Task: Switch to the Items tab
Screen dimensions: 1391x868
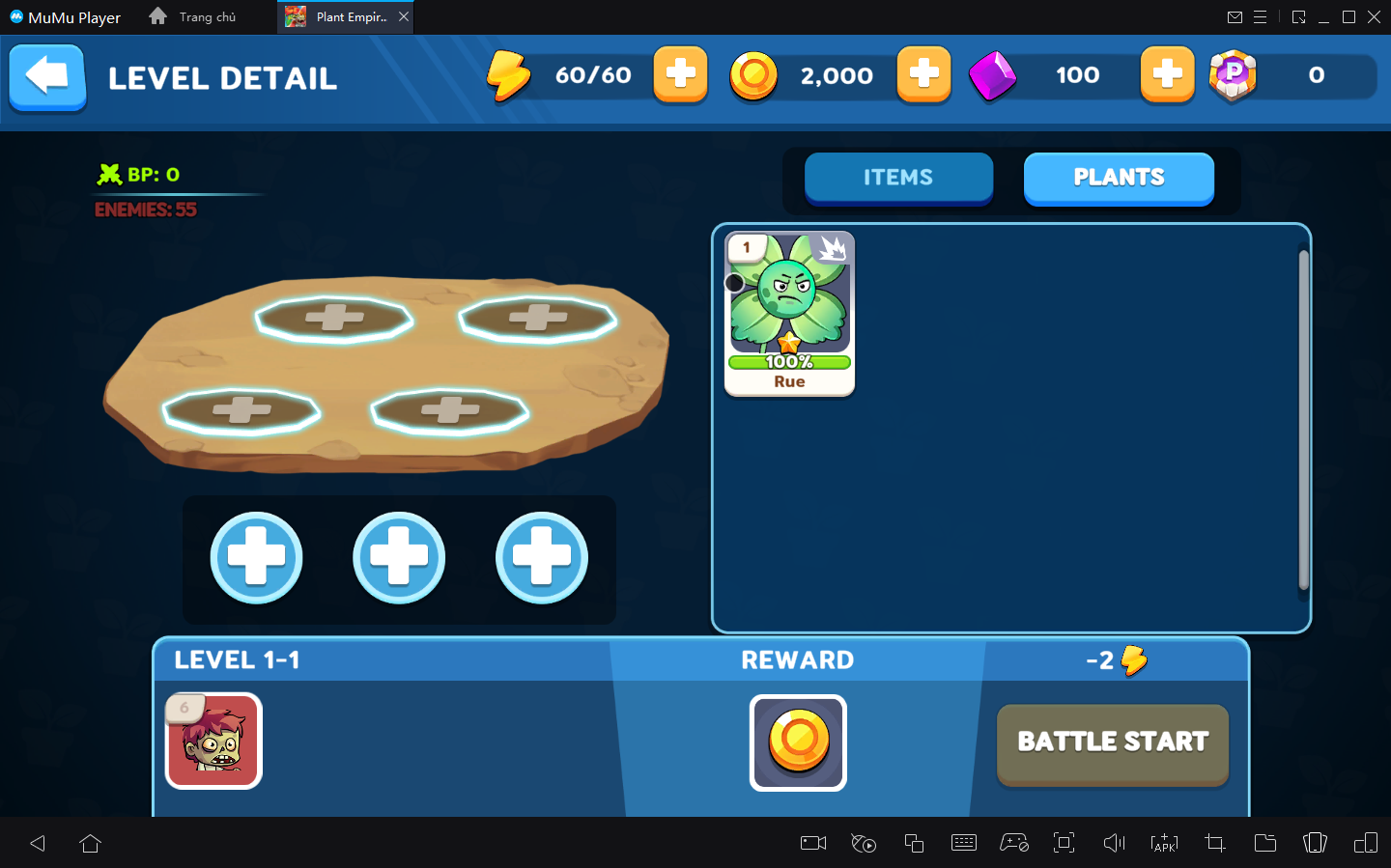Action: pyautogui.click(x=898, y=178)
